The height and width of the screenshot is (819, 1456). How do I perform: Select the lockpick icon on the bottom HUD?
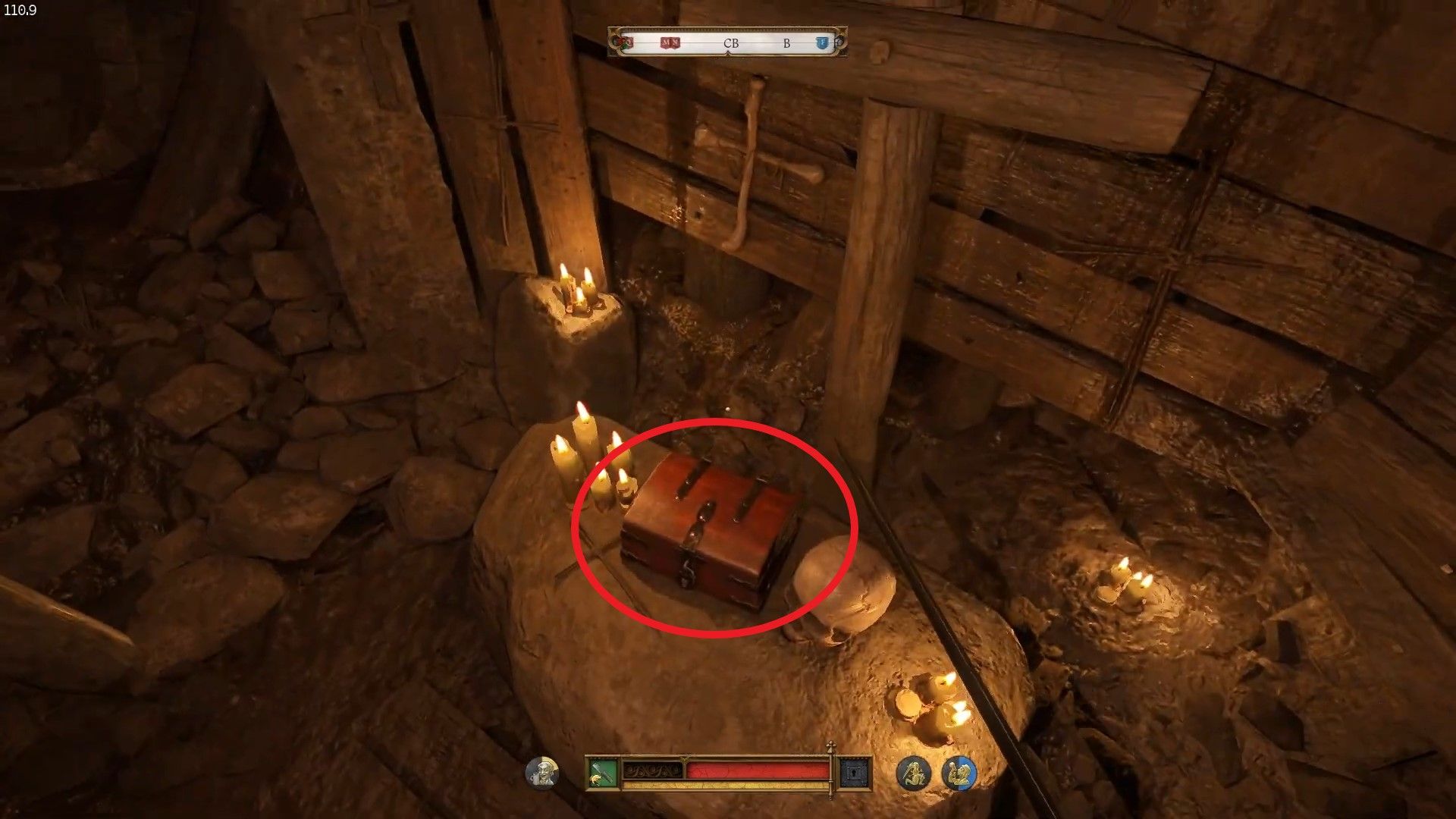tap(603, 770)
